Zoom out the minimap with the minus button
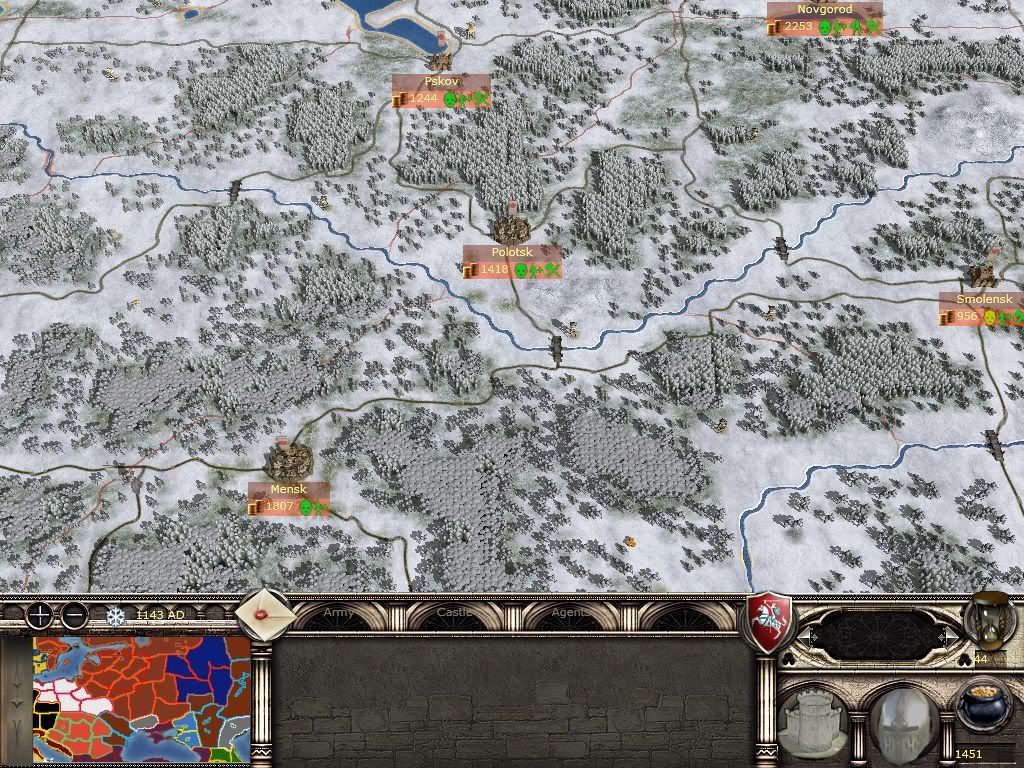1024x768 pixels. [73, 615]
